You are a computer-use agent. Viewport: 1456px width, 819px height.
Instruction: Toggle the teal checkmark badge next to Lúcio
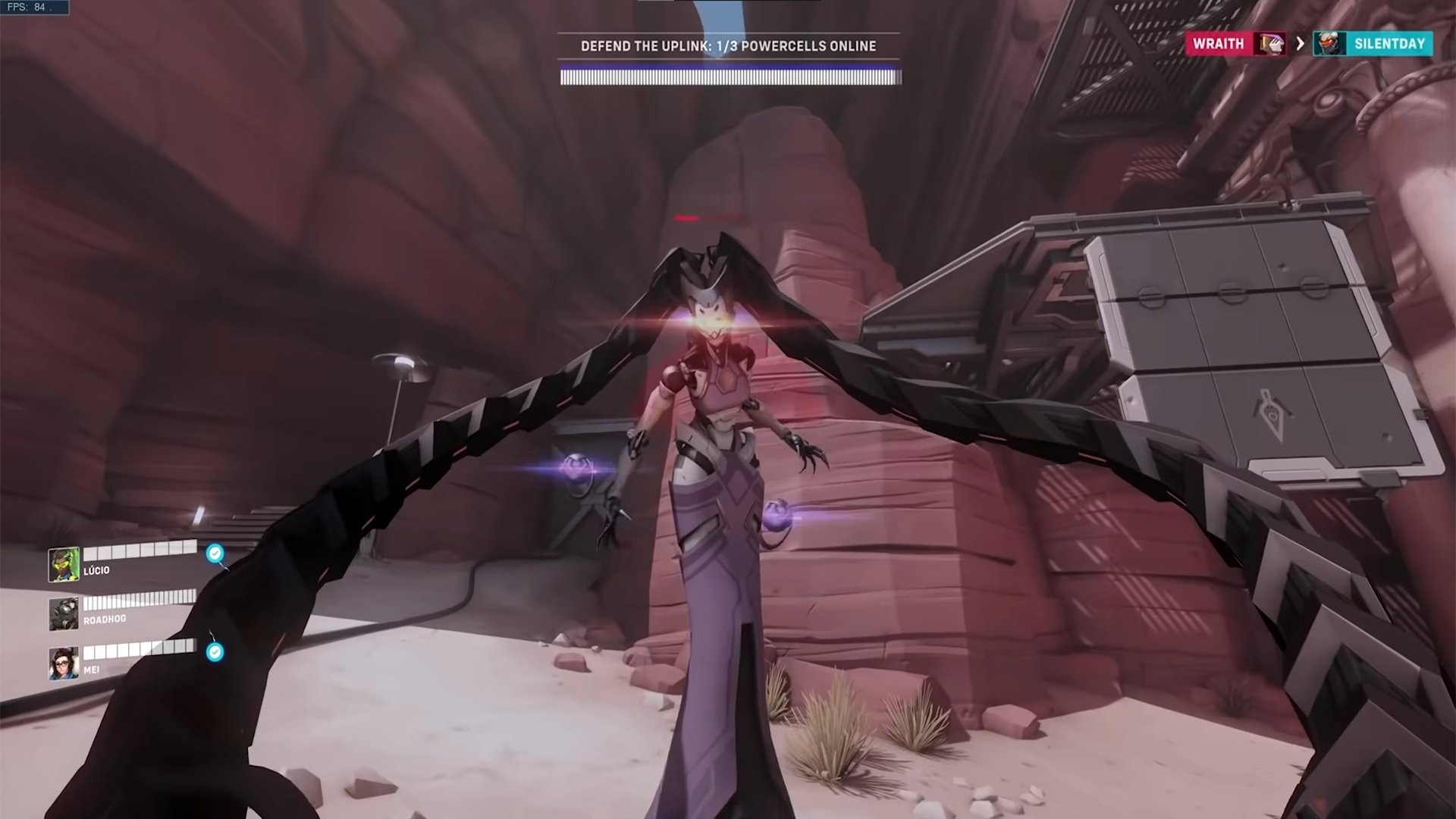[215, 554]
